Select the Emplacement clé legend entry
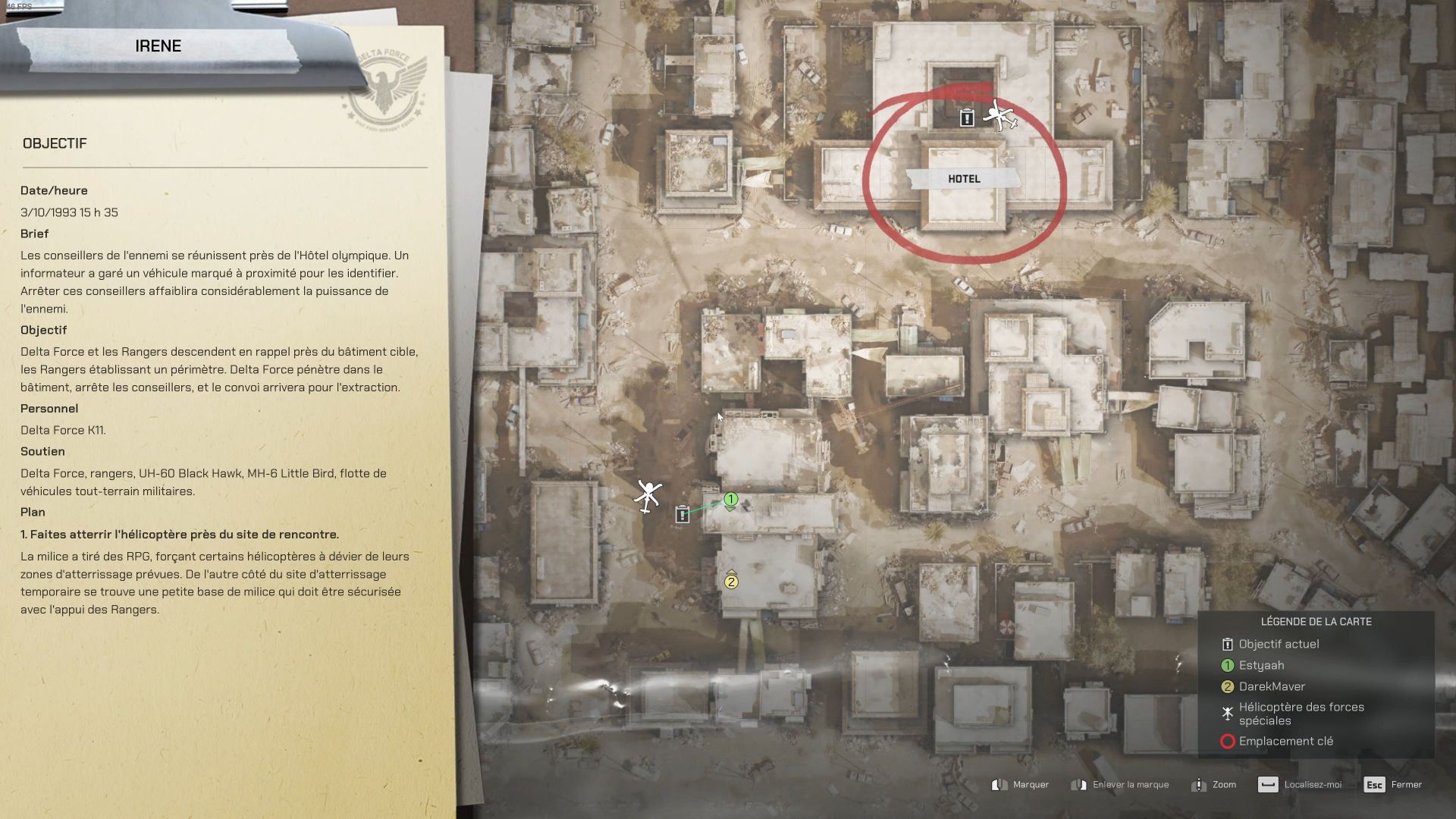The width and height of the screenshot is (1456, 819). pyautogui.click(x=1285, y=741)
